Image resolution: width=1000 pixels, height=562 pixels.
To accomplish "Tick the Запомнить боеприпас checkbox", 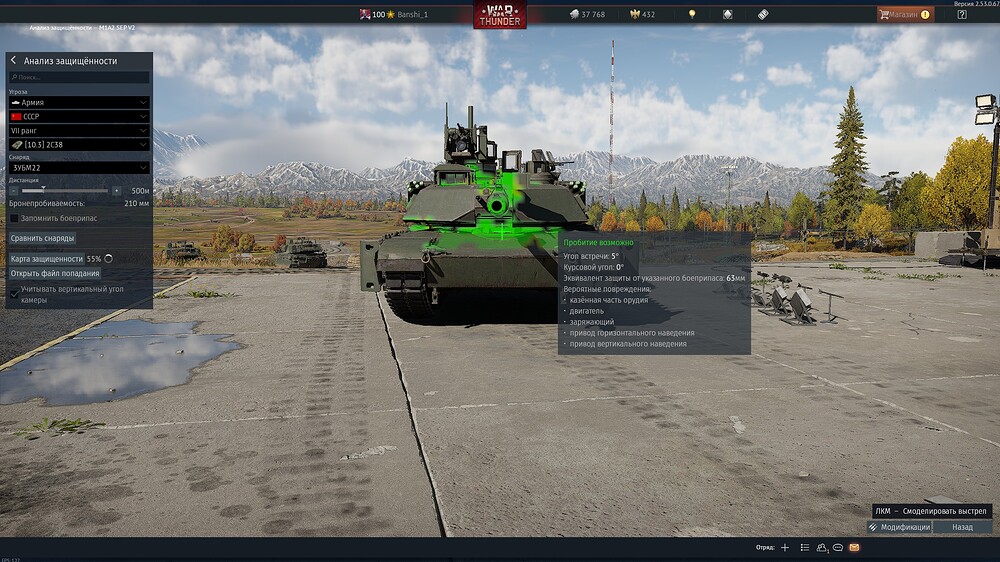I will 14,217.
